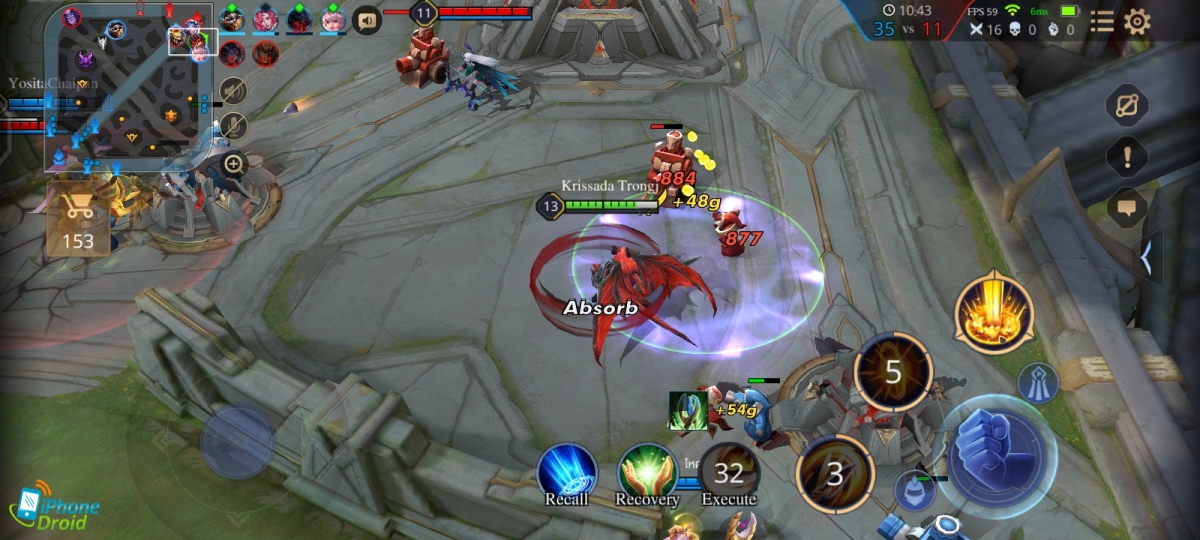1200x540 pixels.
Task: Toggle the speaker mute icon
Action: click(233, 91)
